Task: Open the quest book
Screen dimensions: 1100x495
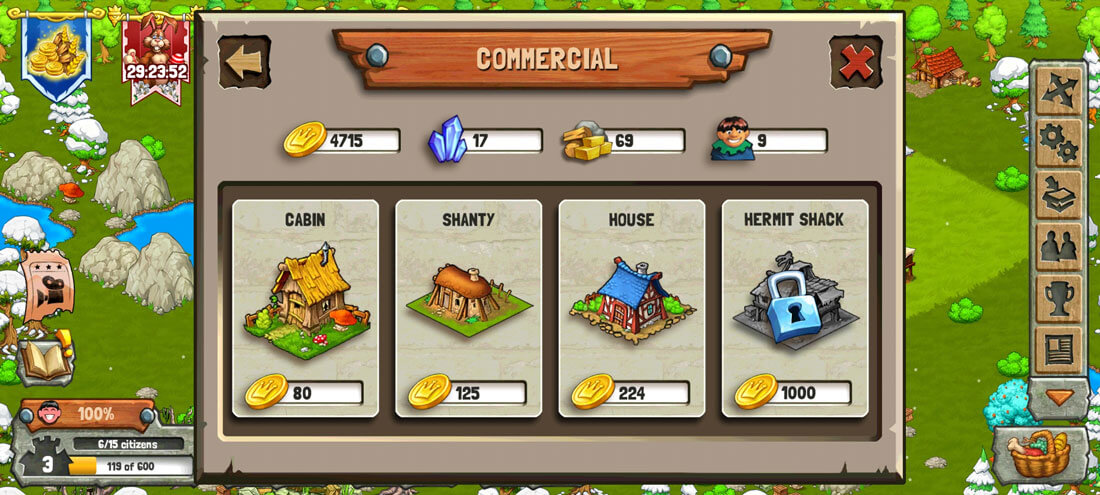Action: tap(46, 357)
